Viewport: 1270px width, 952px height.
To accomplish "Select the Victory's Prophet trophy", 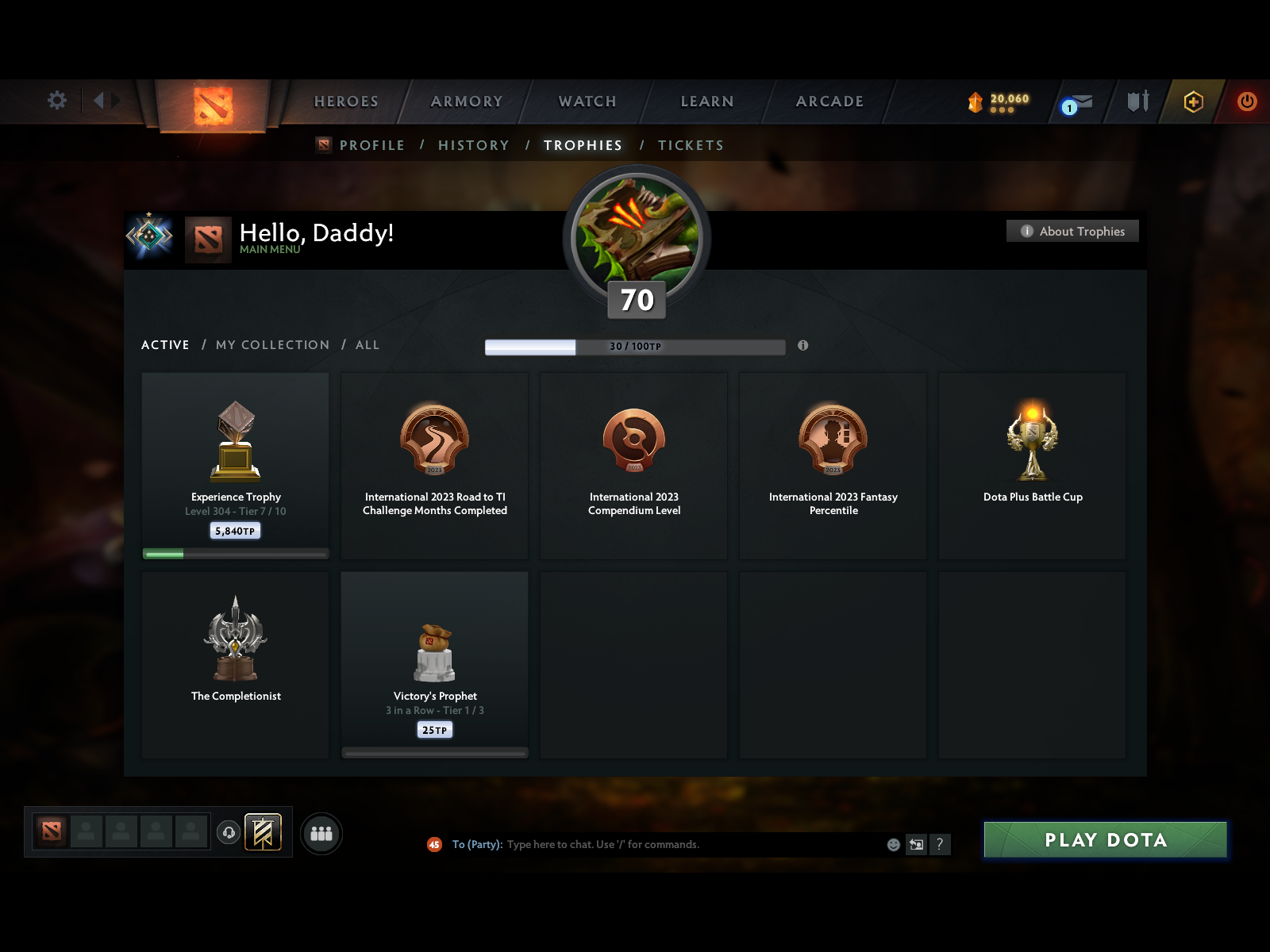I will coord(434,665).
